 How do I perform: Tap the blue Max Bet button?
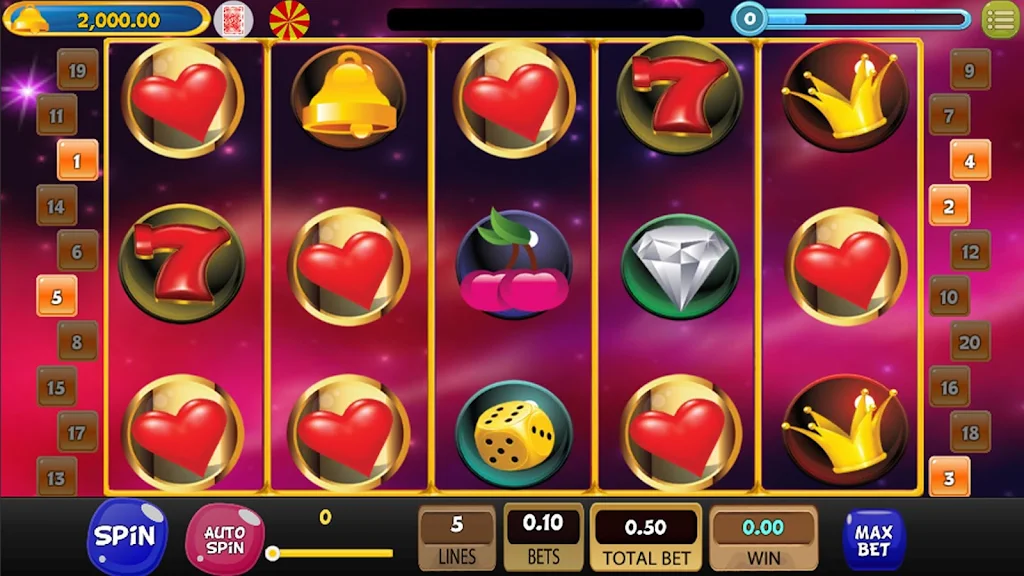point(873,540)
